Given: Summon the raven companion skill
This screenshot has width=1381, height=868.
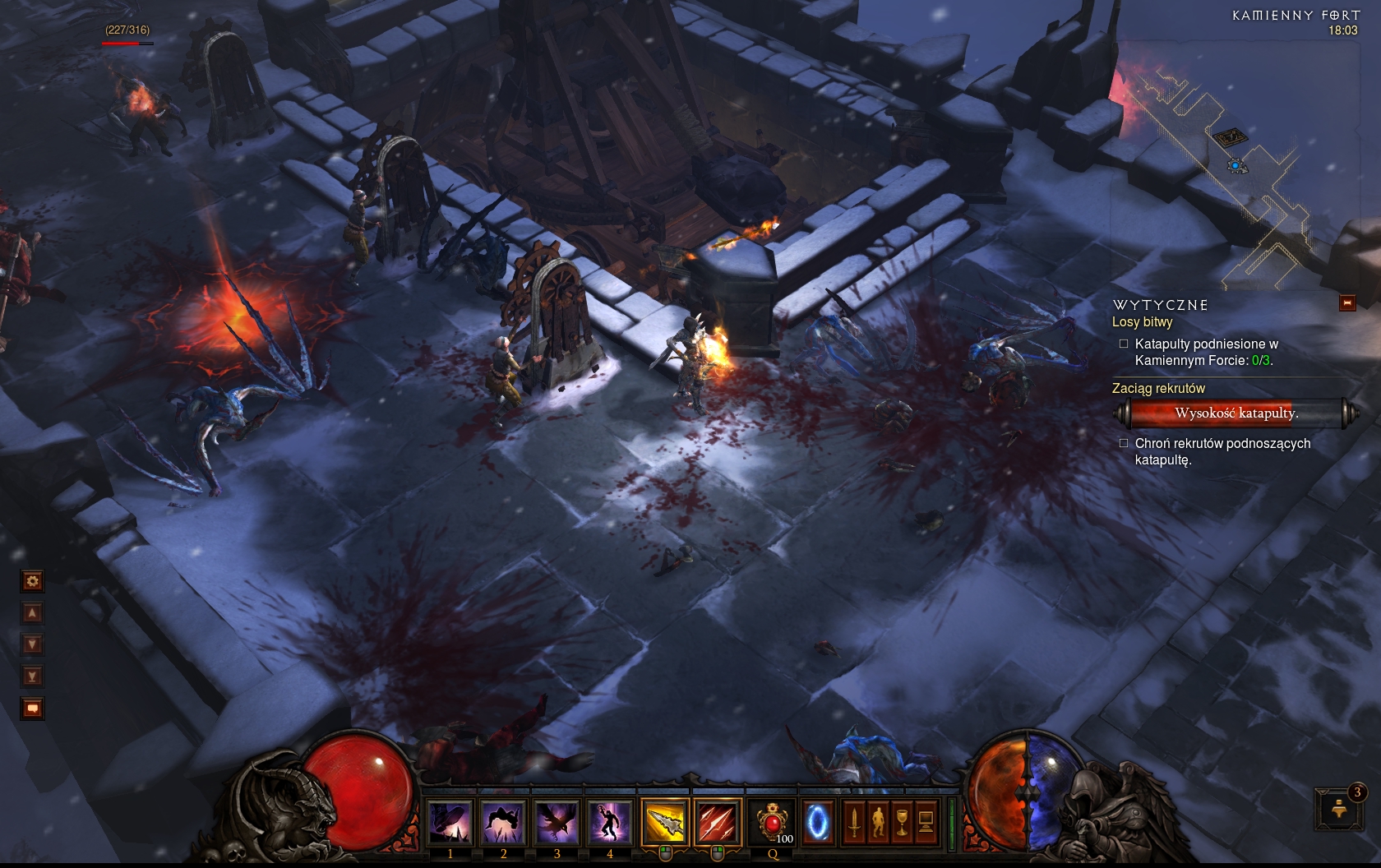Looking at the screenshot, I should click(x=557, y=821).
